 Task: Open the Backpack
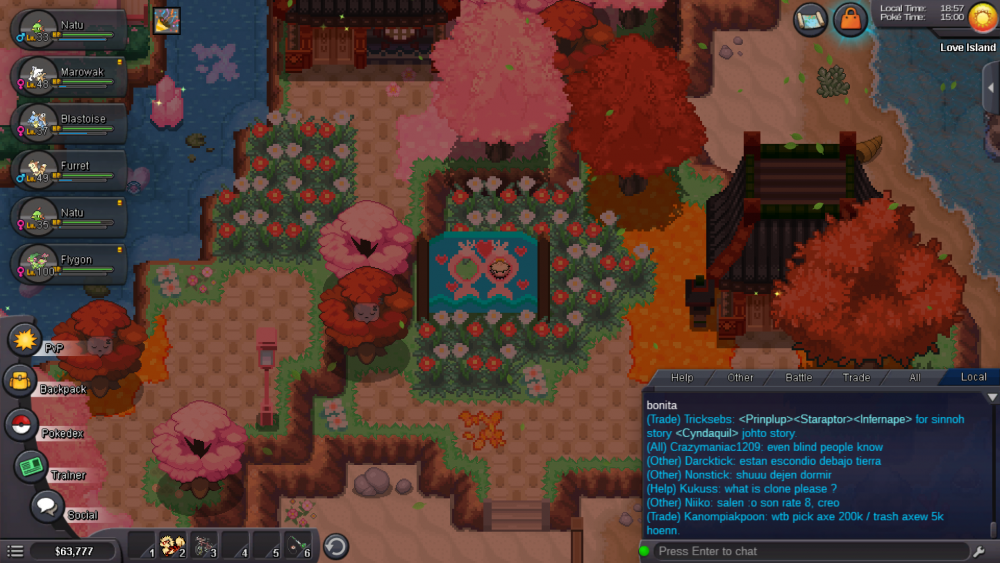tap(20, 381)
